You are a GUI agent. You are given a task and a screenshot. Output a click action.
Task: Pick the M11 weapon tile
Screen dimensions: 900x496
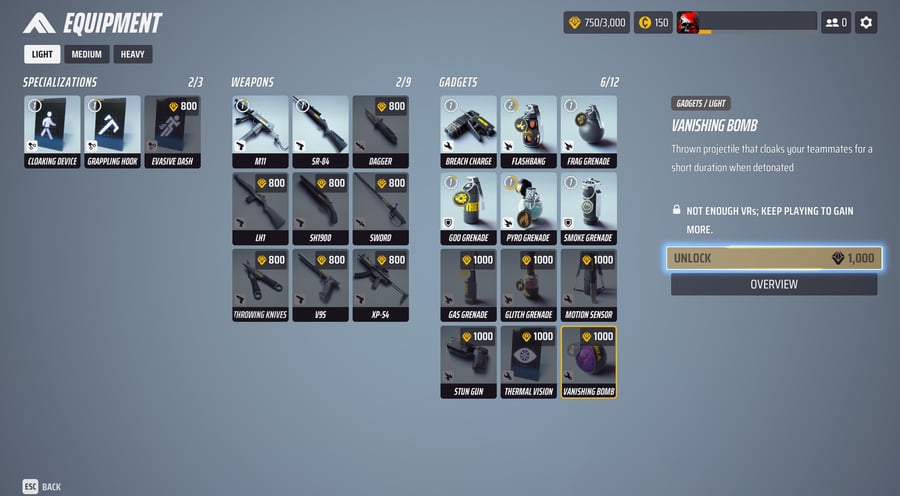point(260,131)
